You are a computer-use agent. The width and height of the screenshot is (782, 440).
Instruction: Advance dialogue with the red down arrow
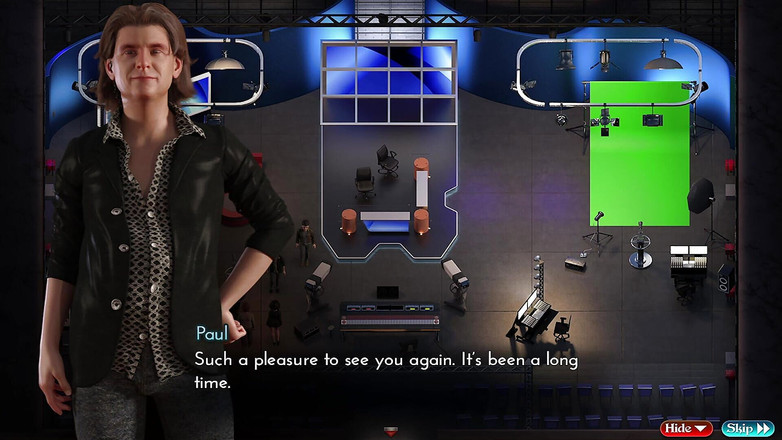(391, 432)
